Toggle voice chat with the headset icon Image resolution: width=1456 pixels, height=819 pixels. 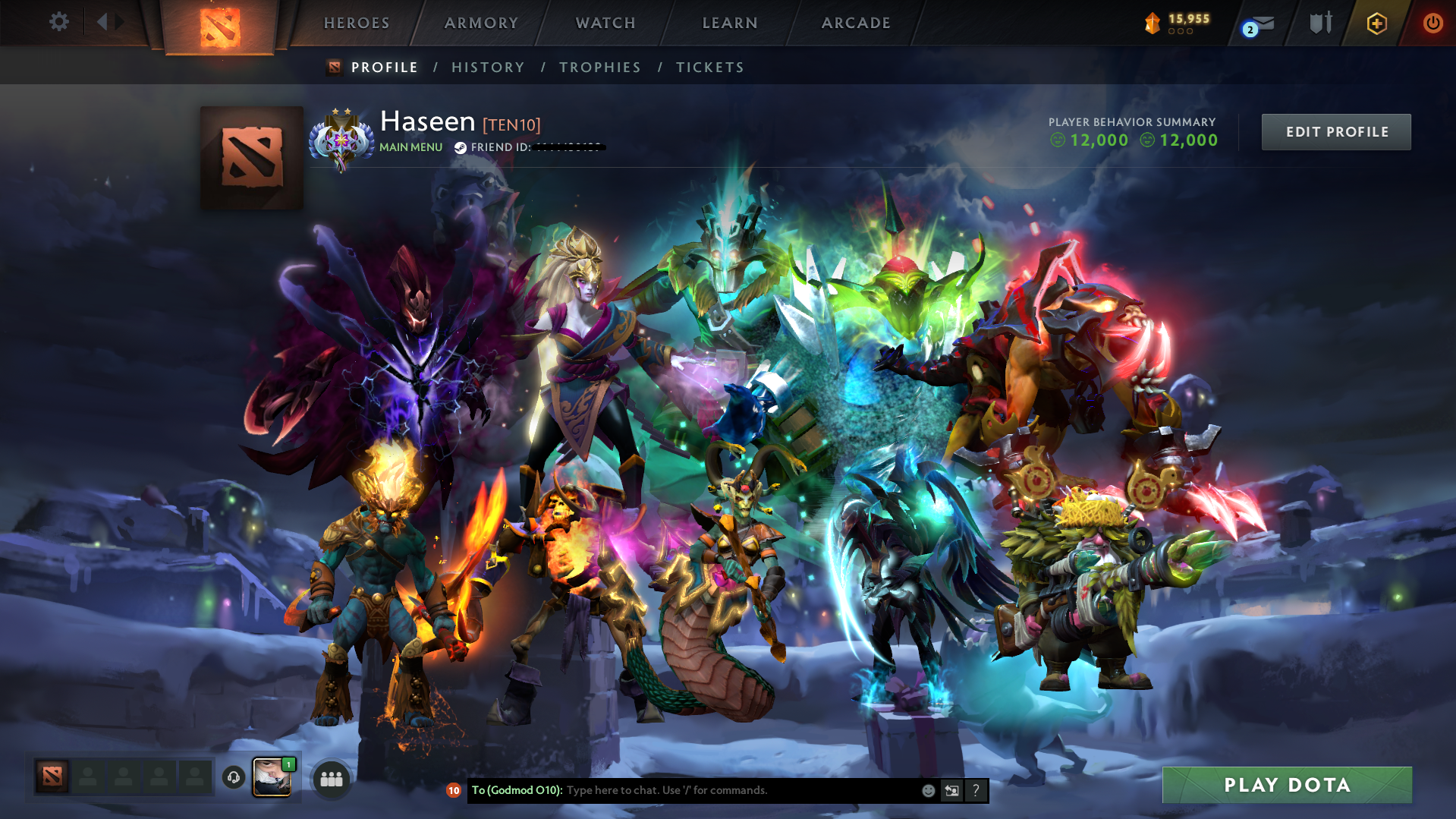click(x=233, y=778)
